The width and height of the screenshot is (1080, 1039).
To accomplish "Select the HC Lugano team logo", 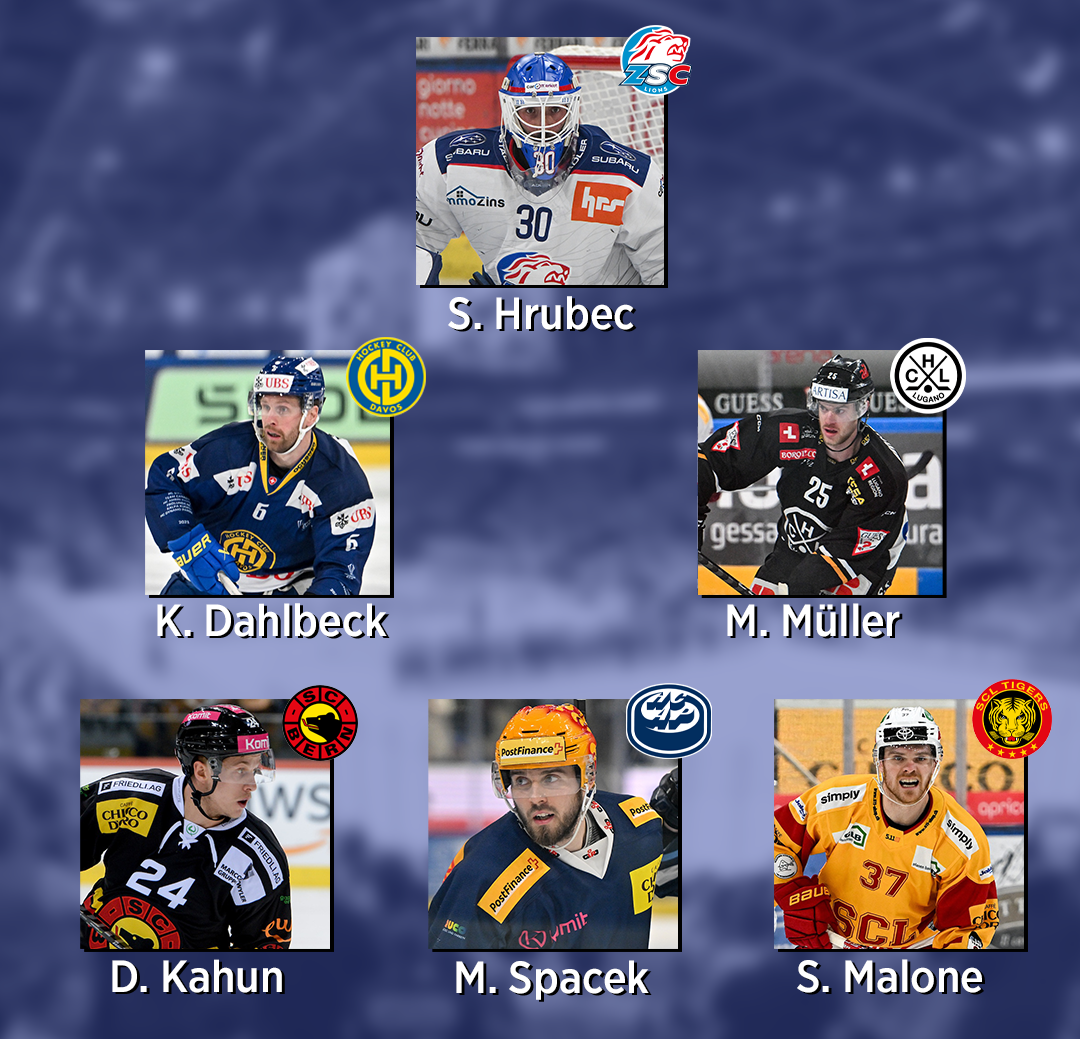I will tap(927, 377).
